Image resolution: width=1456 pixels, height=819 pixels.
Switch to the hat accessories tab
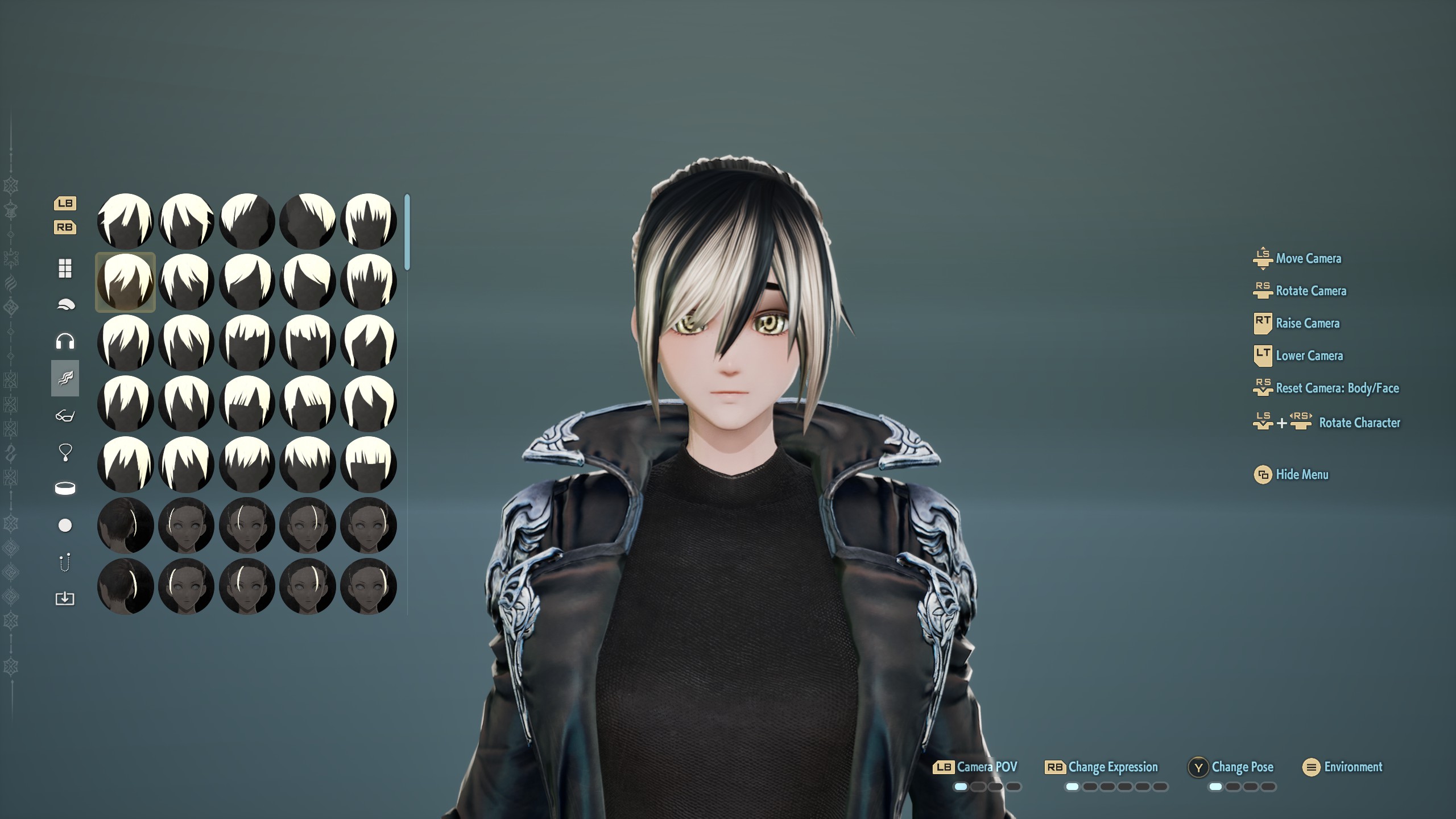tap(65, 305)
